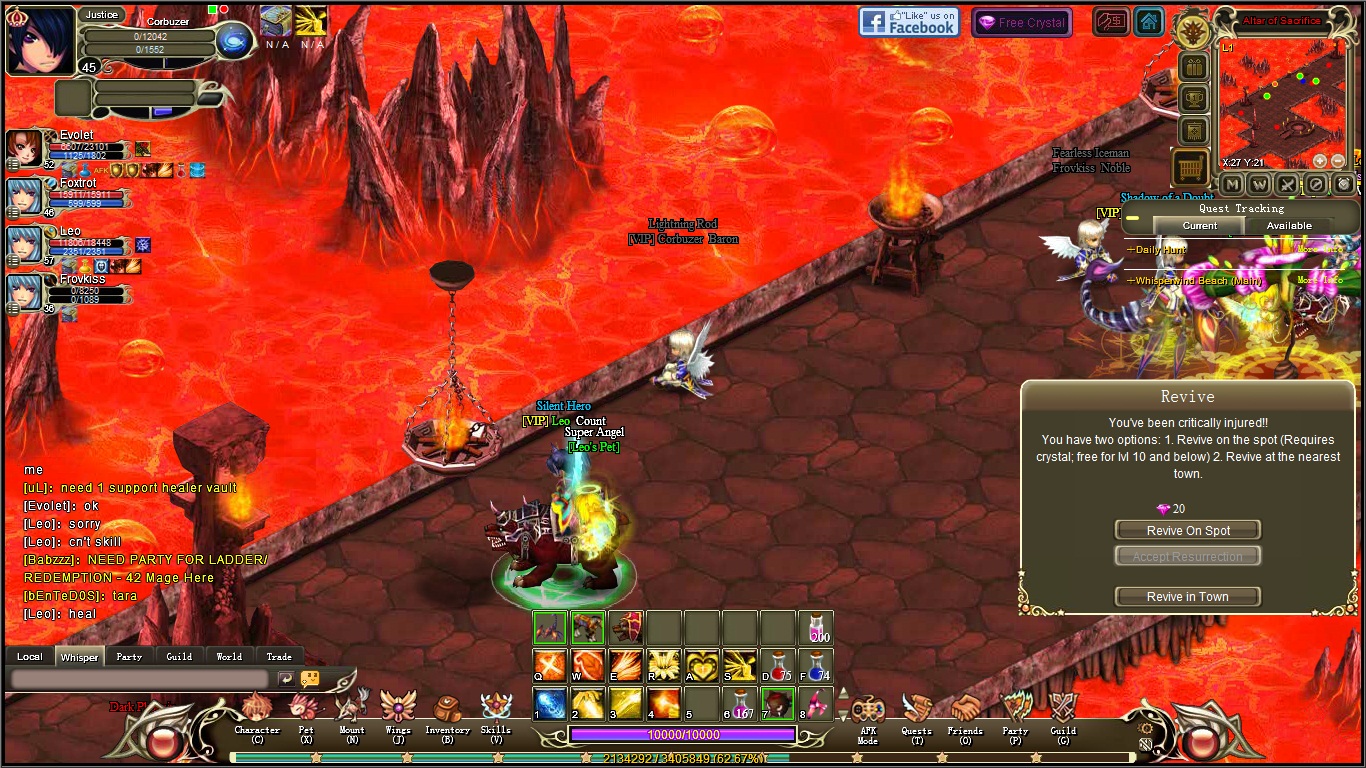The image size is (1366, 768).
Task: Open the Quests log
Action: [916, 714]
